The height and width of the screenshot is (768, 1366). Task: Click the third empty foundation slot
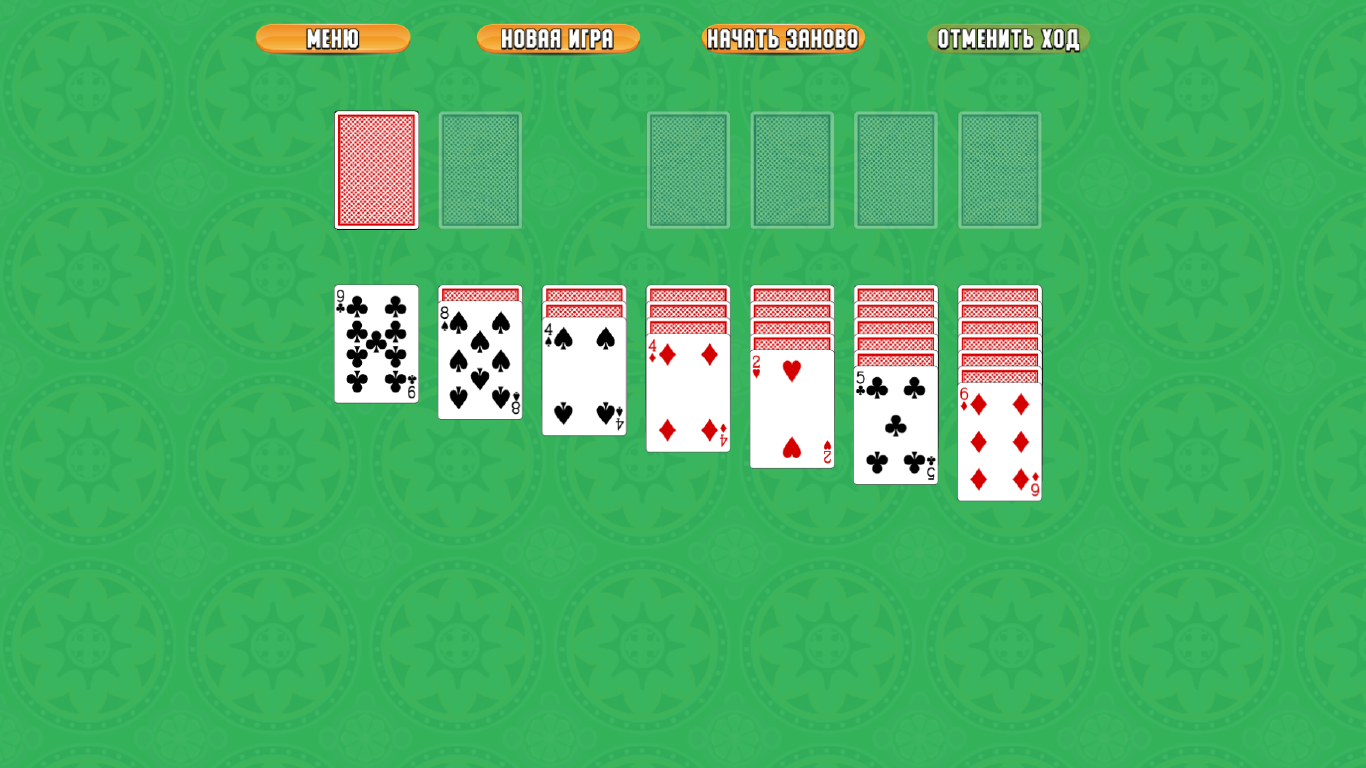896,170
